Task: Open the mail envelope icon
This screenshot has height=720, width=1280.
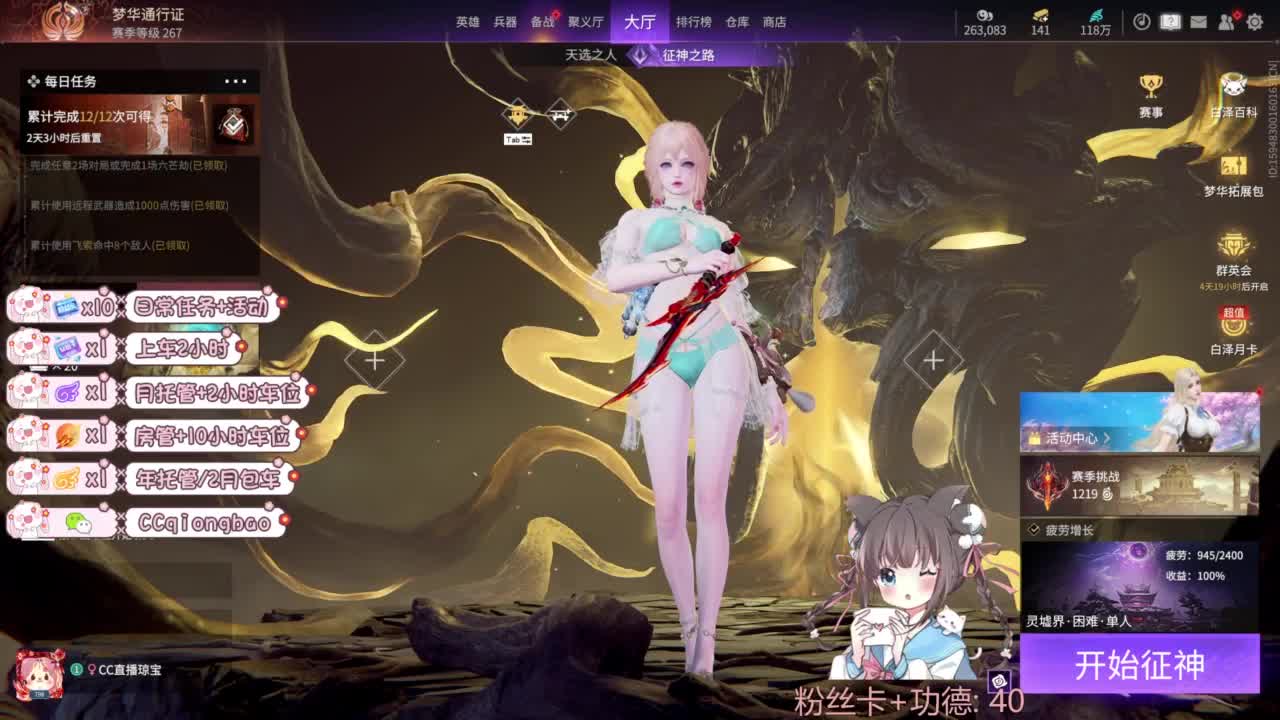Action: coord(1198,22)
